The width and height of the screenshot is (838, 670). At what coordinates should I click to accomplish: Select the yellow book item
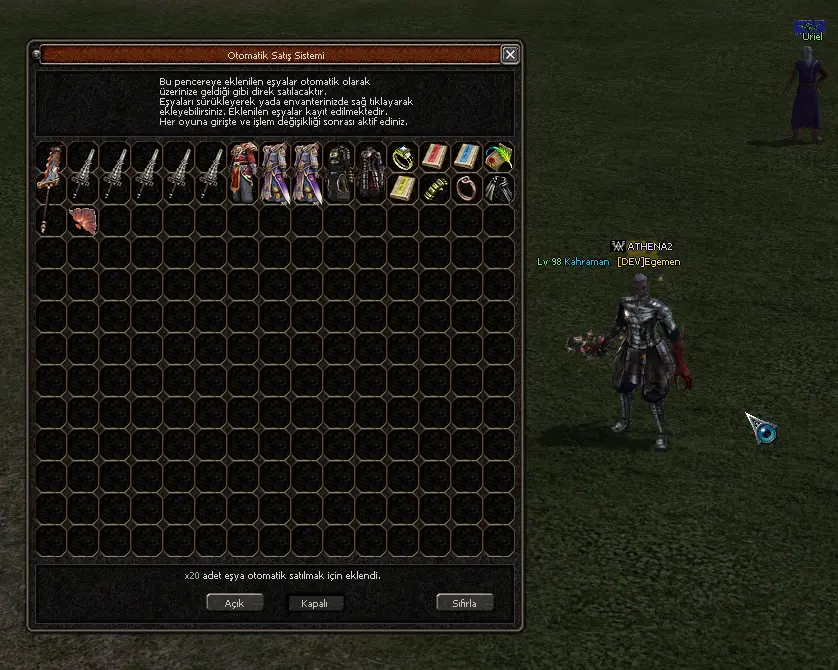(x=403, y=189)
